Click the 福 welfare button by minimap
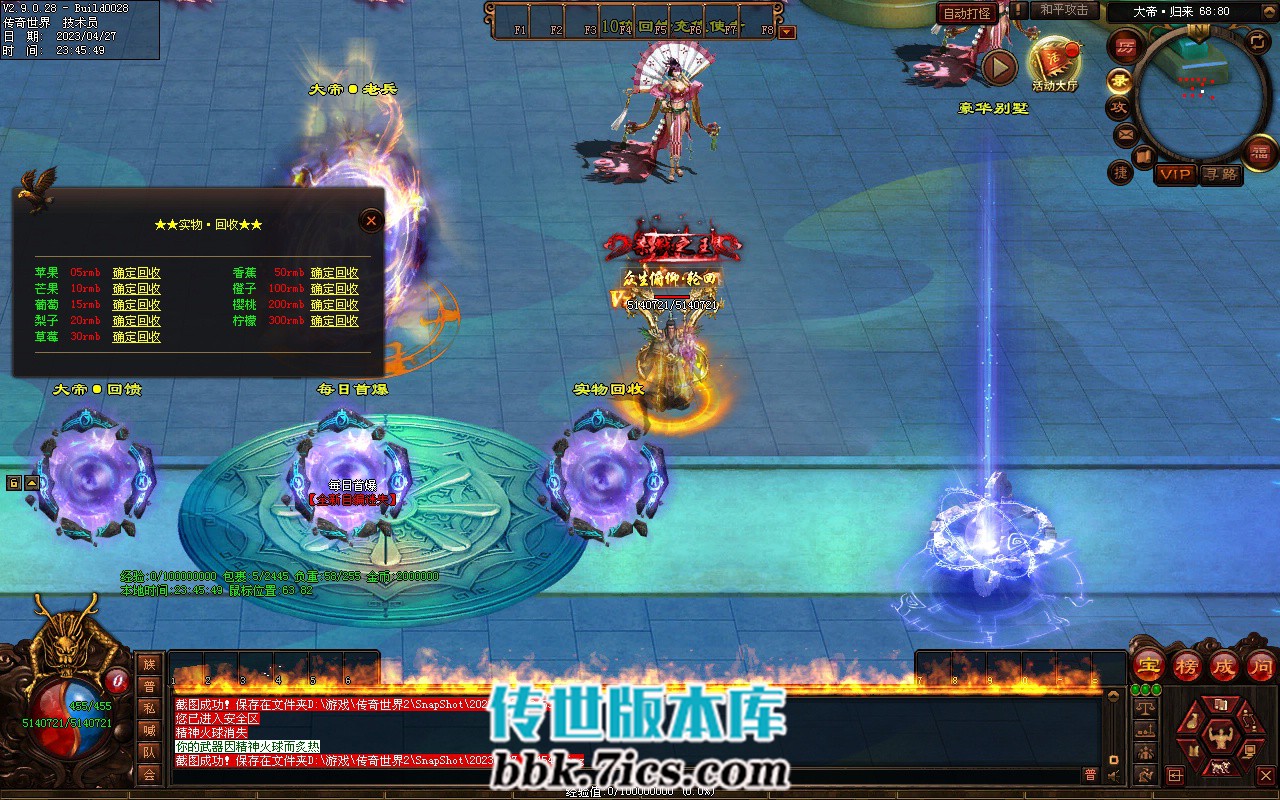 click(1259, 152)
